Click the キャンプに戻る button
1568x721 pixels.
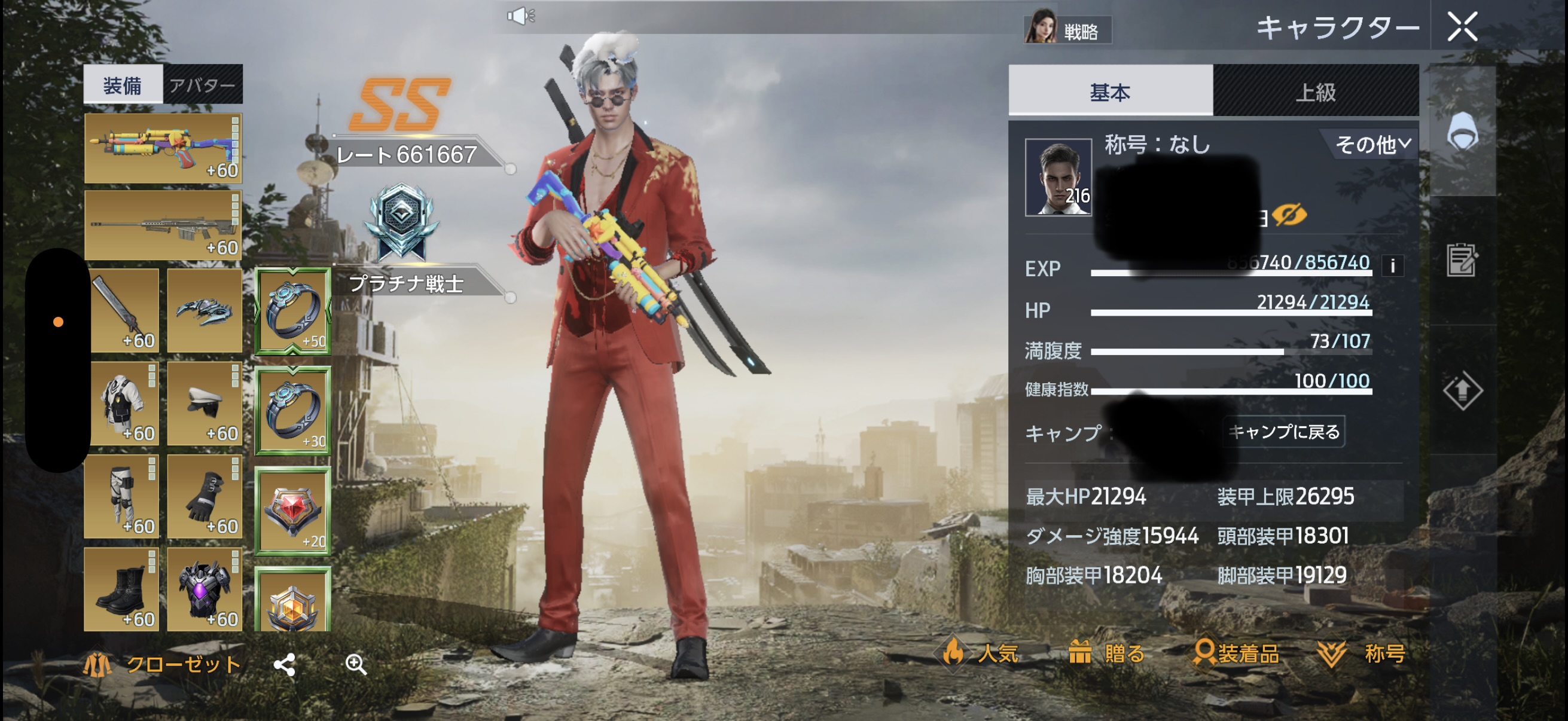pos(1283,432)
